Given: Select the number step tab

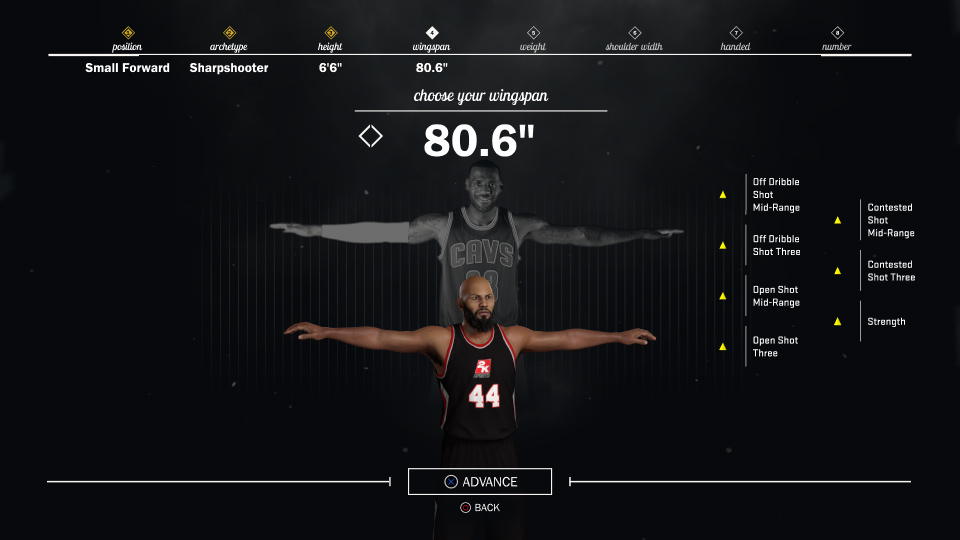Looking at the screenshot, I should [837, 40].
